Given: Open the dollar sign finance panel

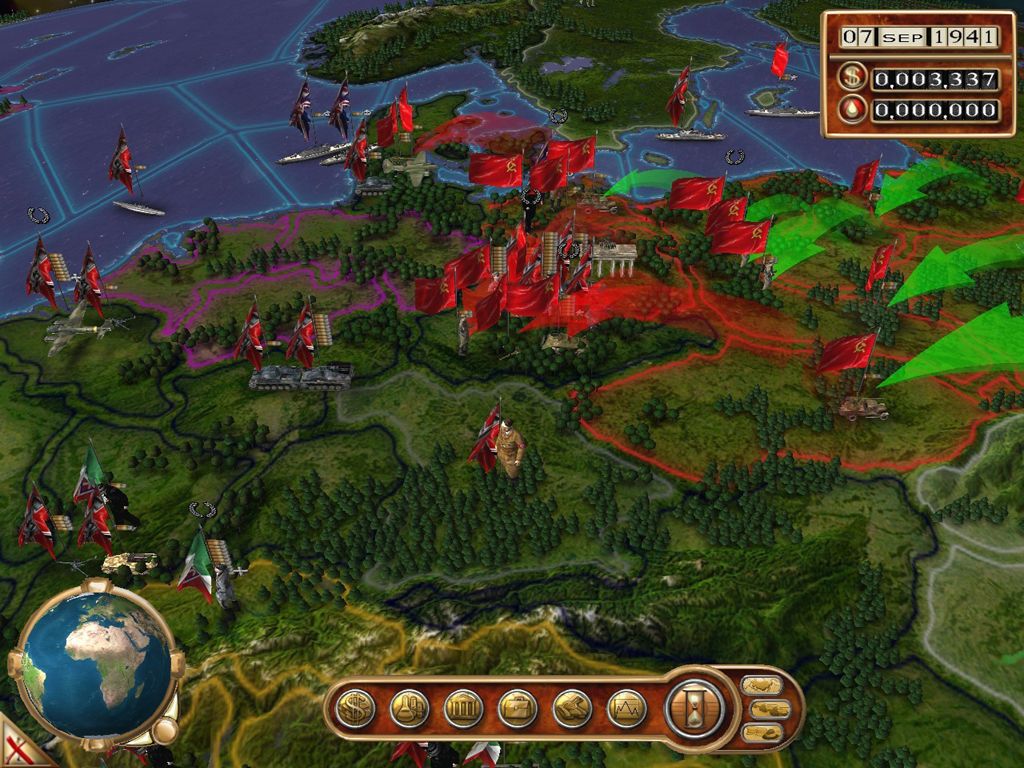Looking at the screenshot, I should click(x=355, y=709).
